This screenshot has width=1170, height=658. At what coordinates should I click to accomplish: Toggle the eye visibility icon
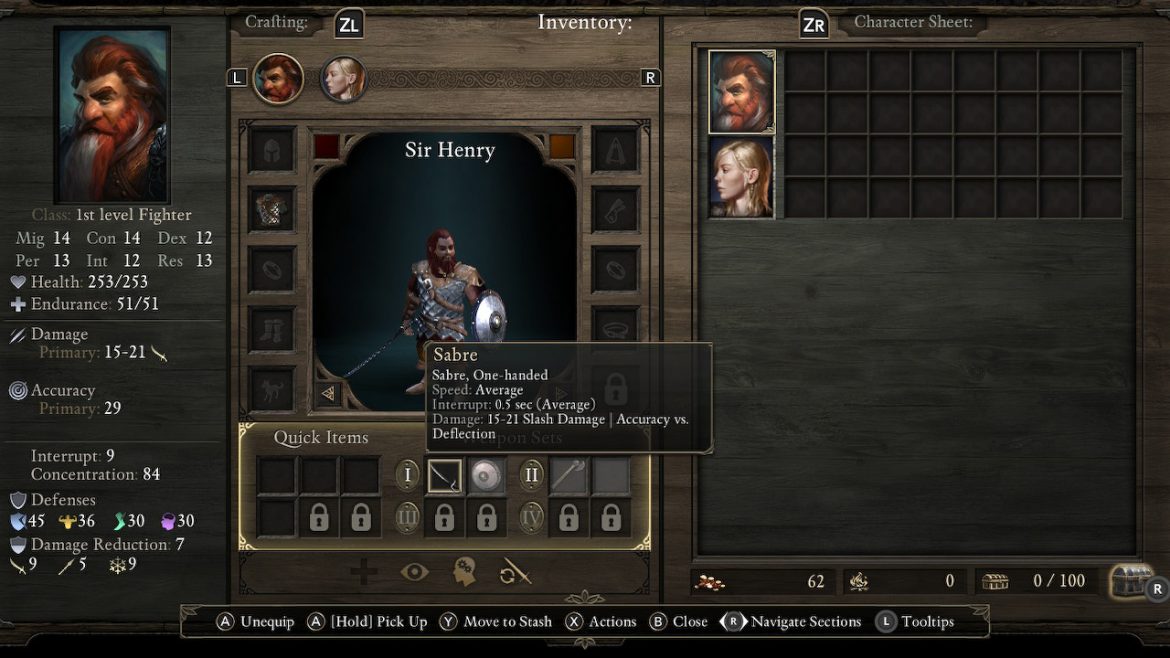[414, 572]
